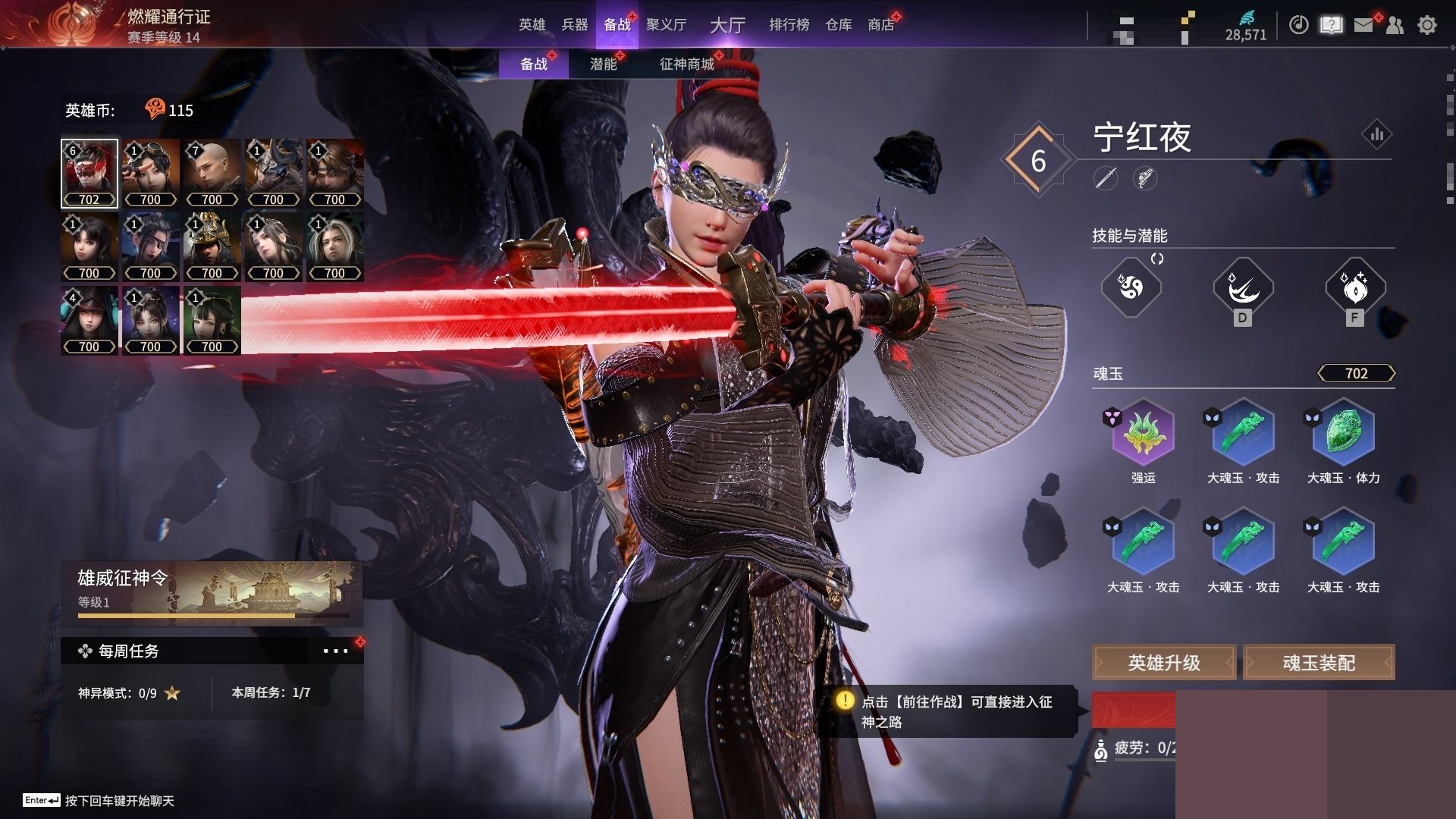The width and height of the screenshot is (1456, 819).
Task: Check the mail envelope icon
Action: click(1363, 25)
